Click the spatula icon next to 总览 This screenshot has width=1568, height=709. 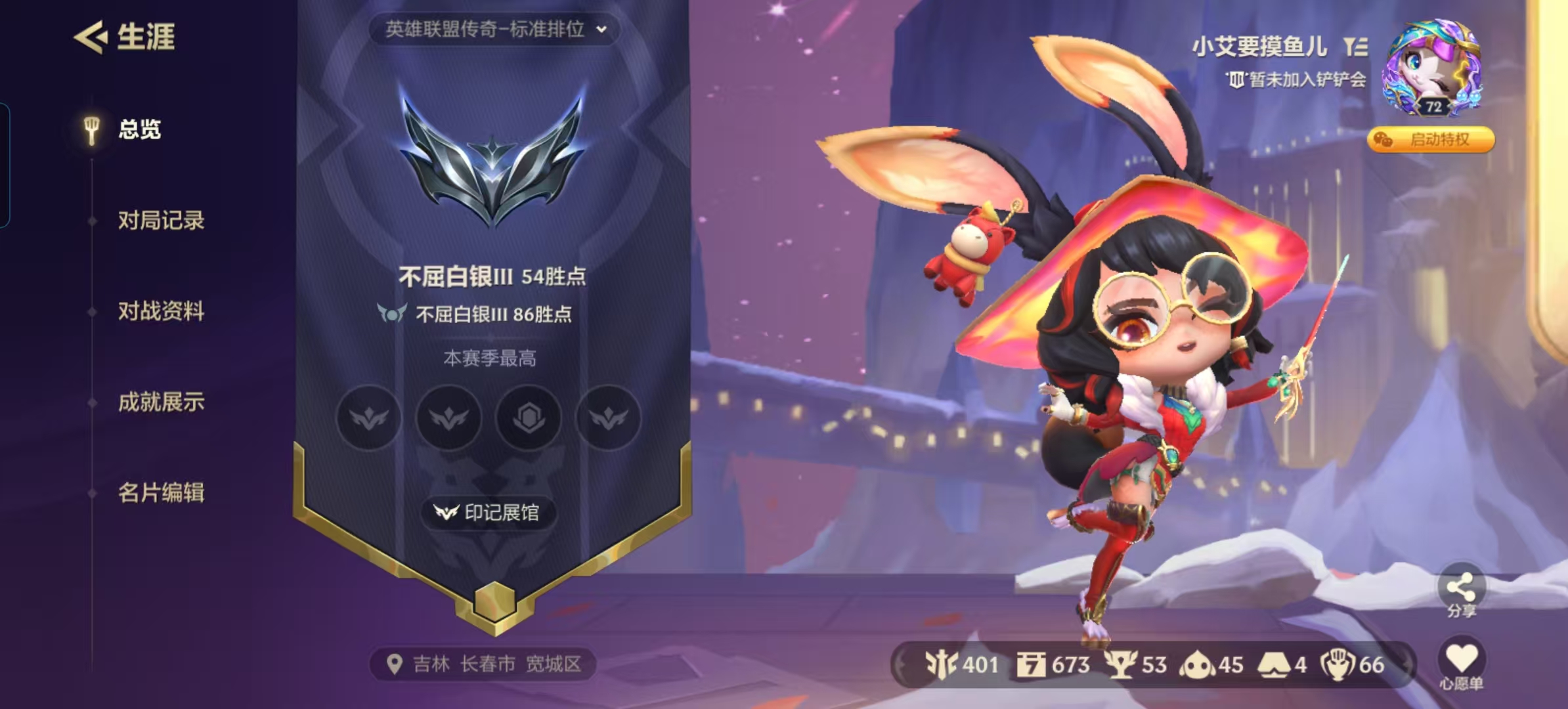coord(91,125)
